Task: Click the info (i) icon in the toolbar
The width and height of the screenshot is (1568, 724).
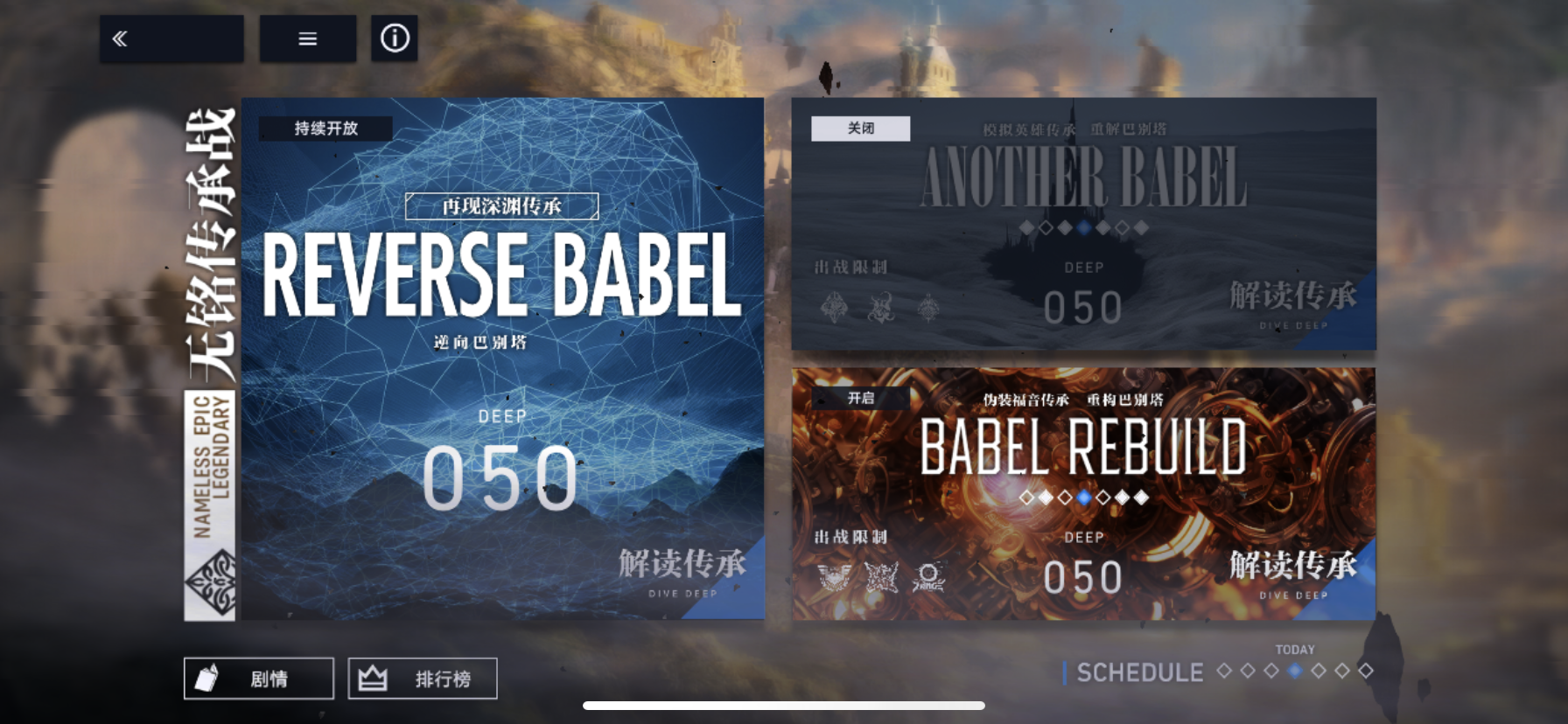Action: (x=394, y=38)
